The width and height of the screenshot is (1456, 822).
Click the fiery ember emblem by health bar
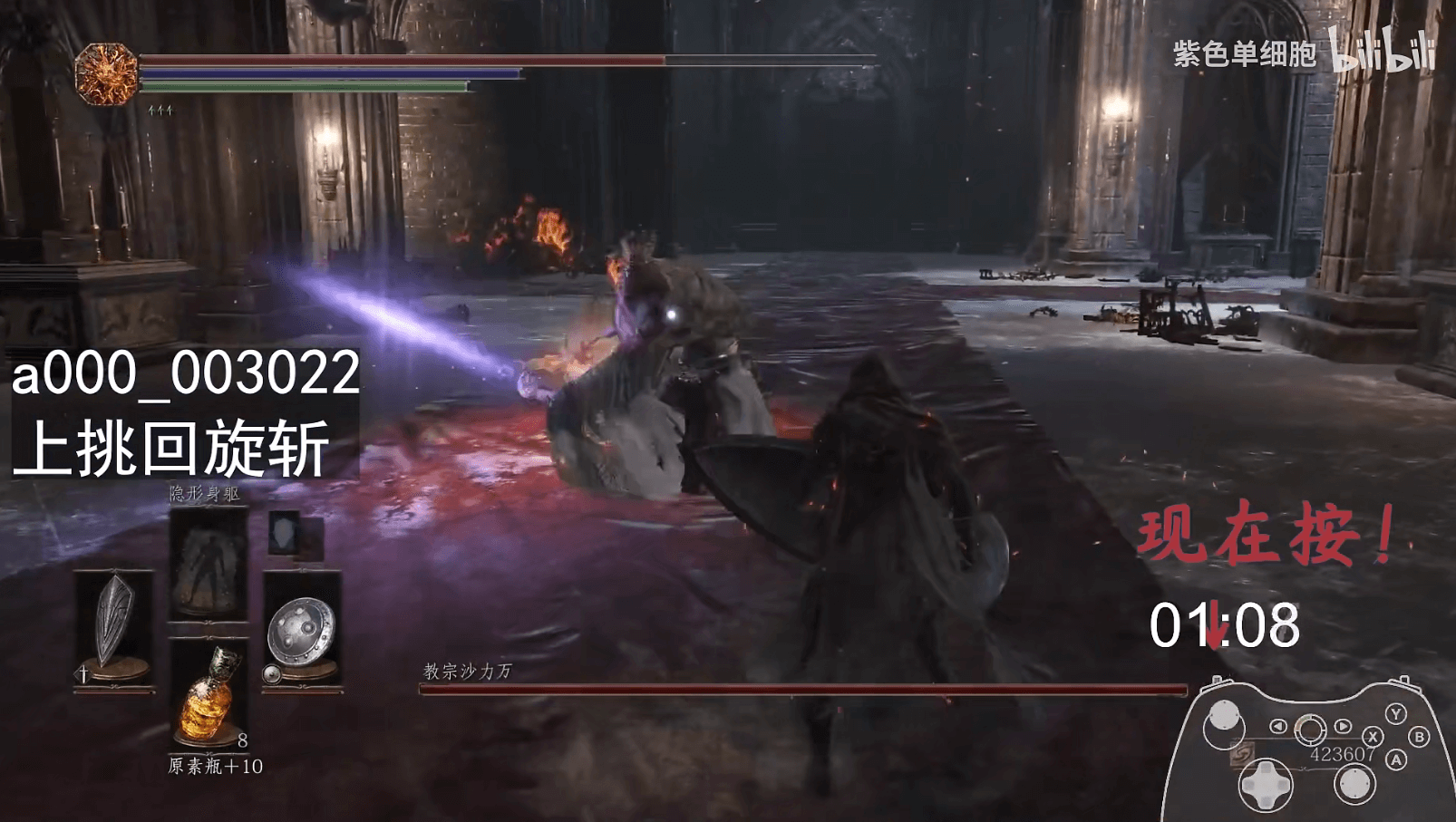(x=106, y=73)
